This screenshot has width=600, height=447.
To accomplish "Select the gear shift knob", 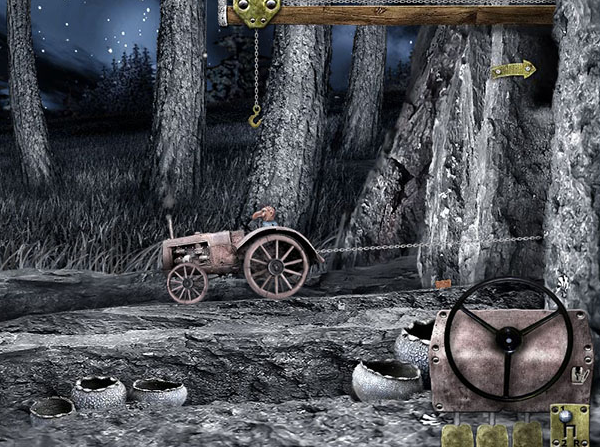I will pos(567,416).
